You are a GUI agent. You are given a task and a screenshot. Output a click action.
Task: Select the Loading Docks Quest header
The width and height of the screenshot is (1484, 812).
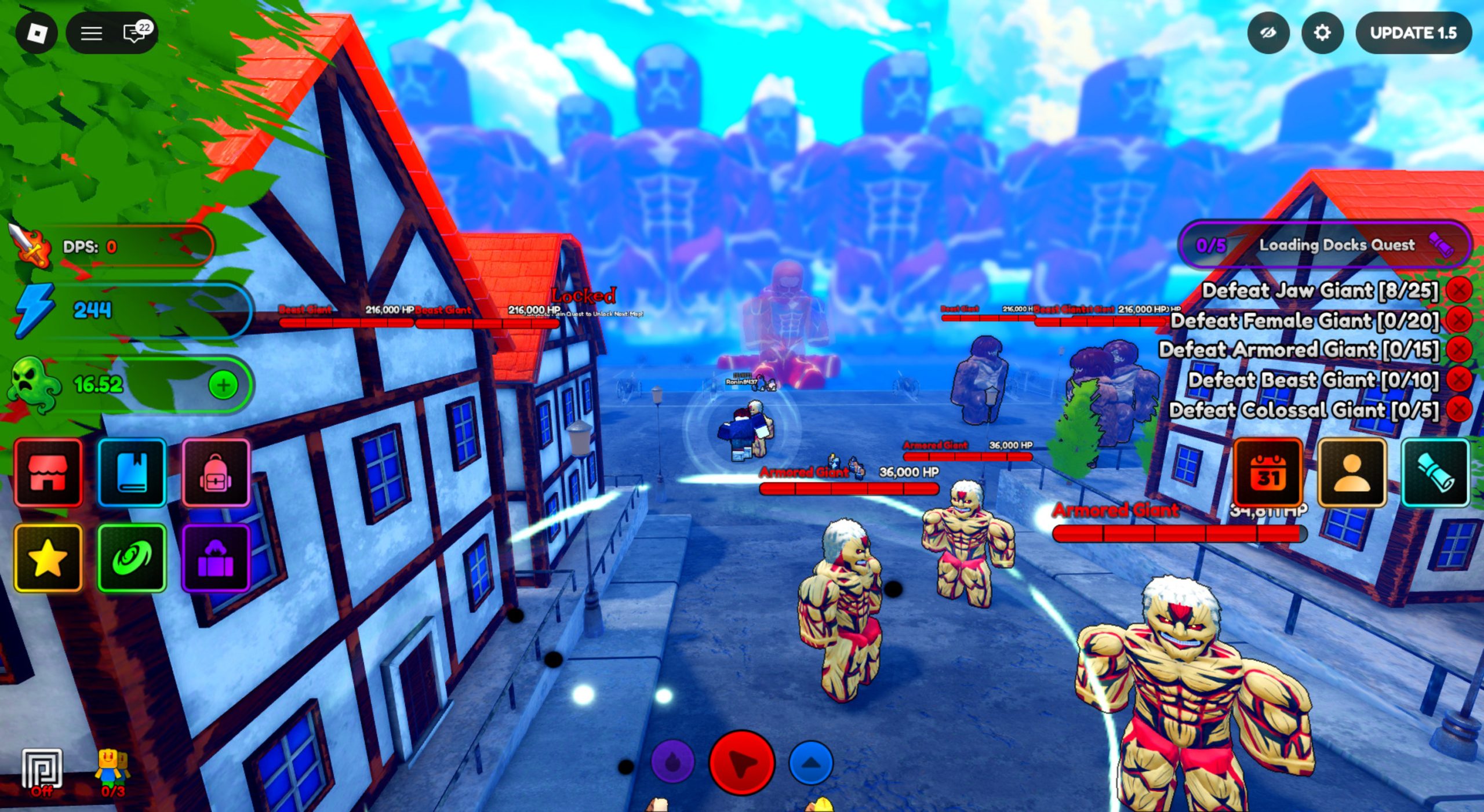point(1325,245)
